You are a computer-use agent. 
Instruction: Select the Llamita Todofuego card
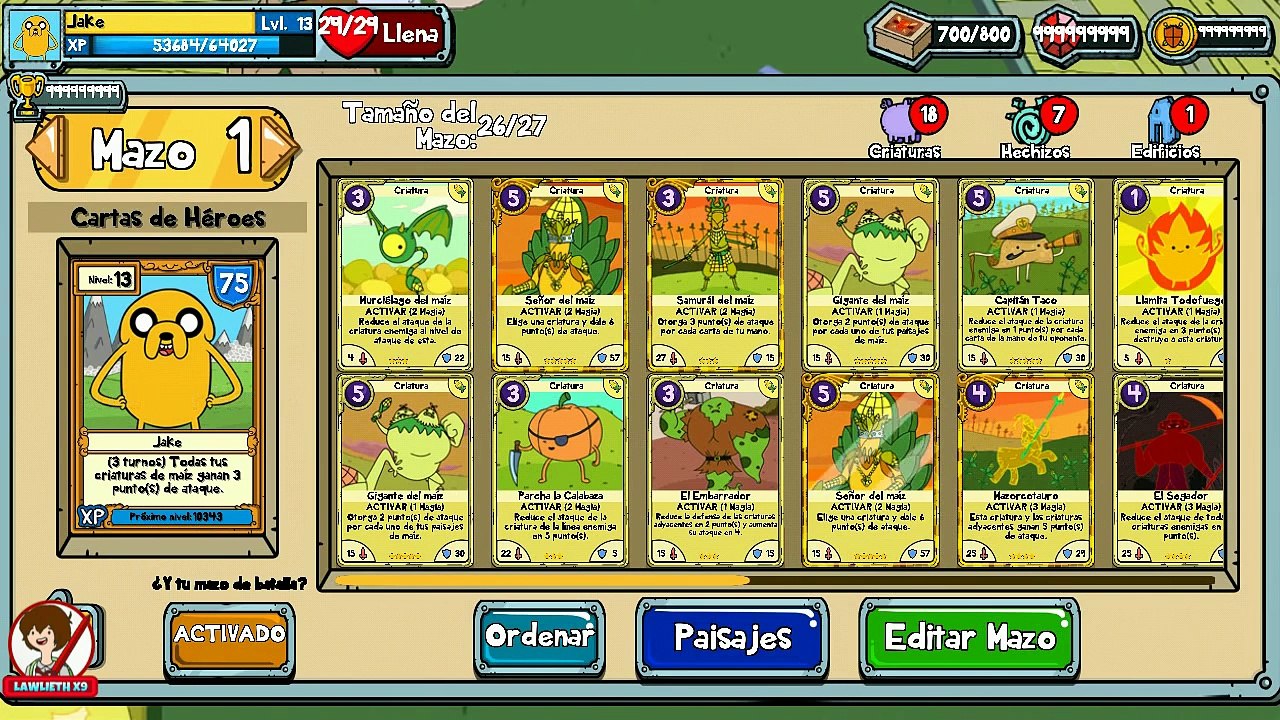1170,275
